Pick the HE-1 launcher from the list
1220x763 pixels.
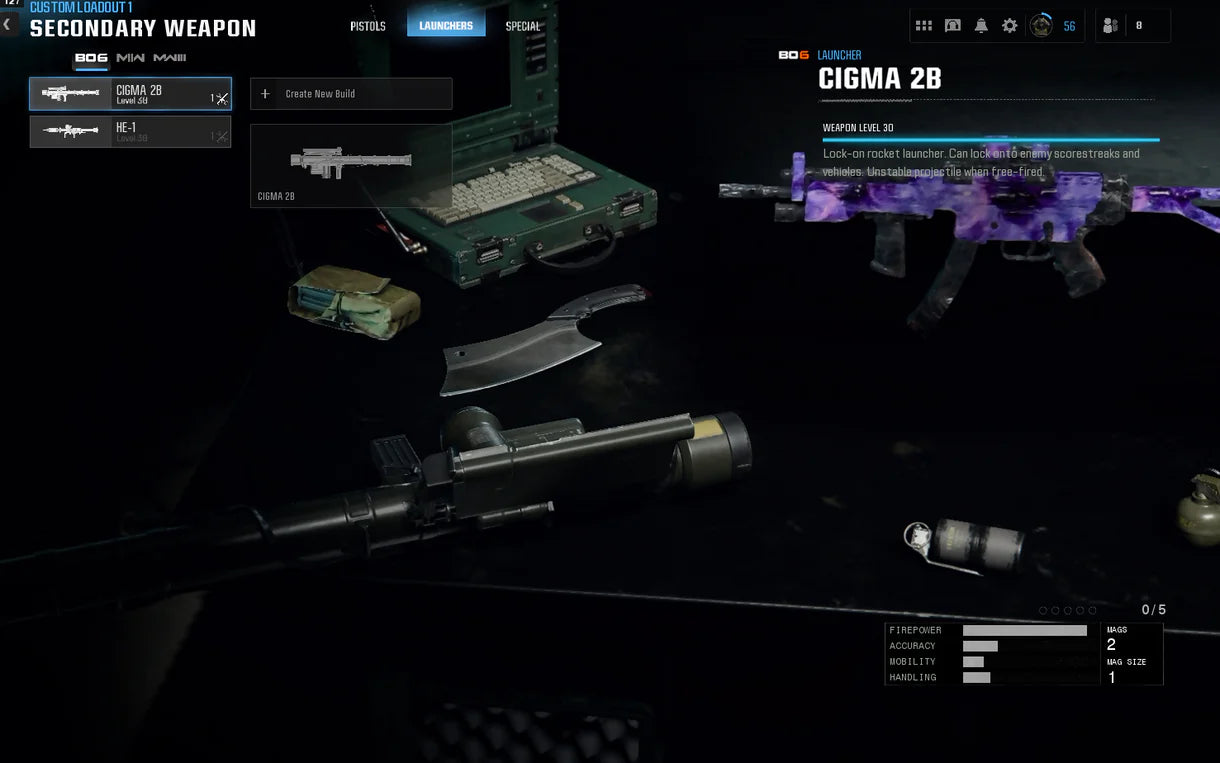point(130,132)
